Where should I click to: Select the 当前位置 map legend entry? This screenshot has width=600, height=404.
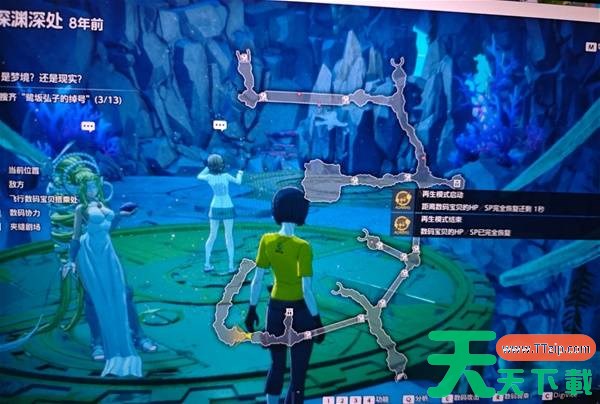pyautogui.click(x=24, y=170)
